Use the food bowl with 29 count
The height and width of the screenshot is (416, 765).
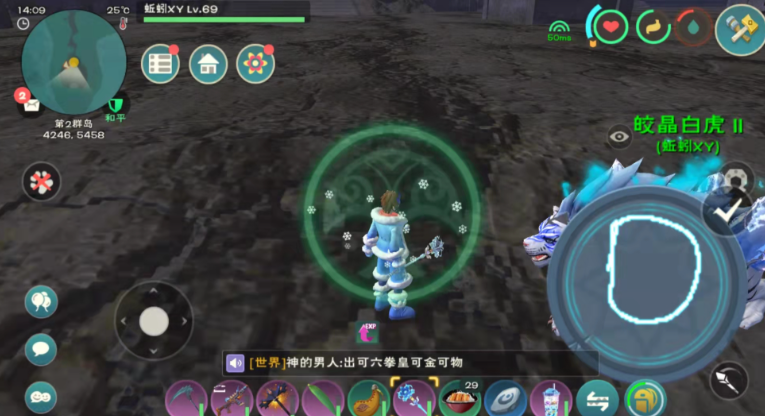click(459, 400)
